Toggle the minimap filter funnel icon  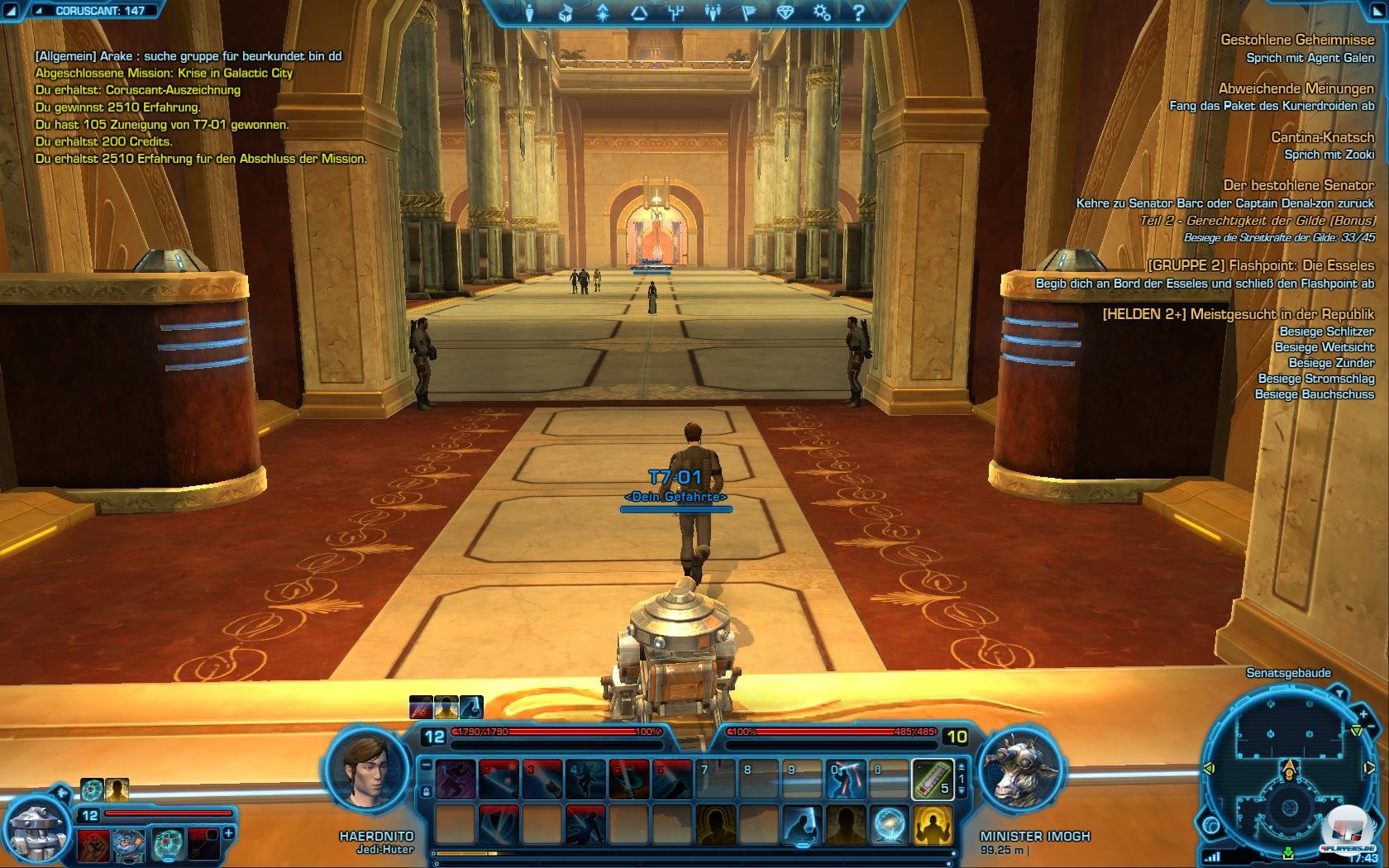coord(1341,691)
